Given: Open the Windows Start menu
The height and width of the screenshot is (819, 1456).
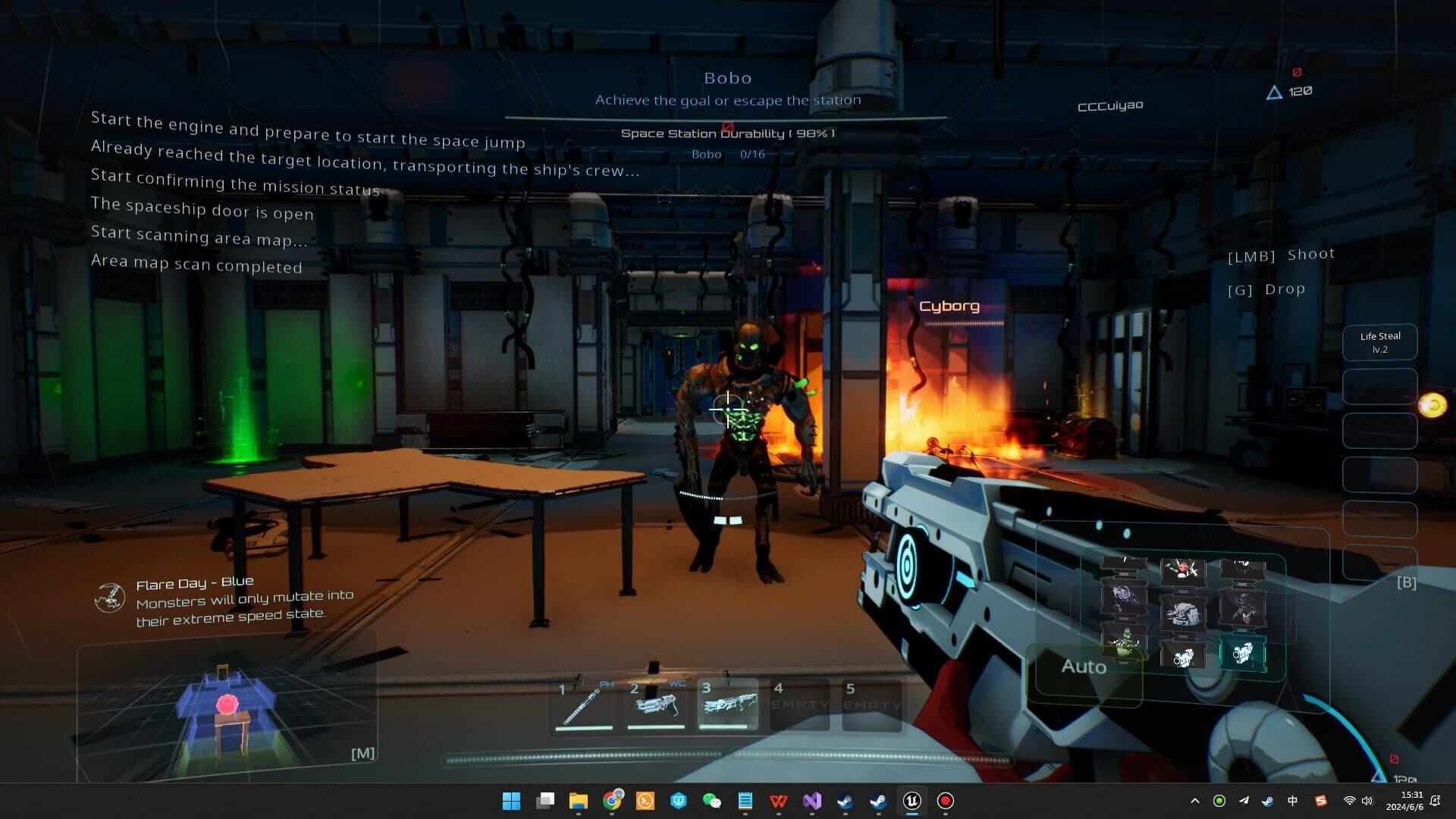Looking at the screenshot, I should (x=513, y=802).
